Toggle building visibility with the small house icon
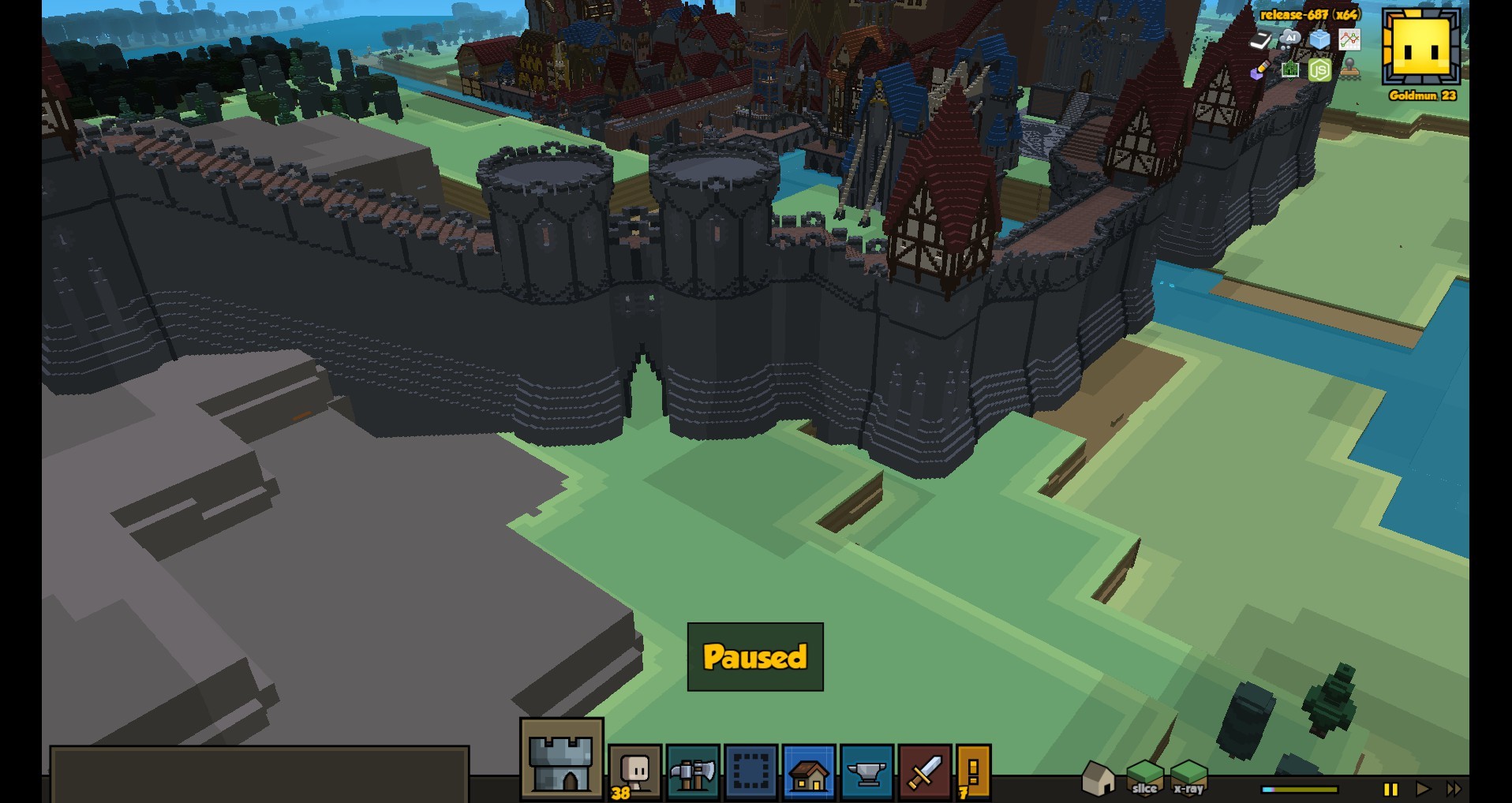This screenshot has width=1512, height=803. (x=1098, y=779)
